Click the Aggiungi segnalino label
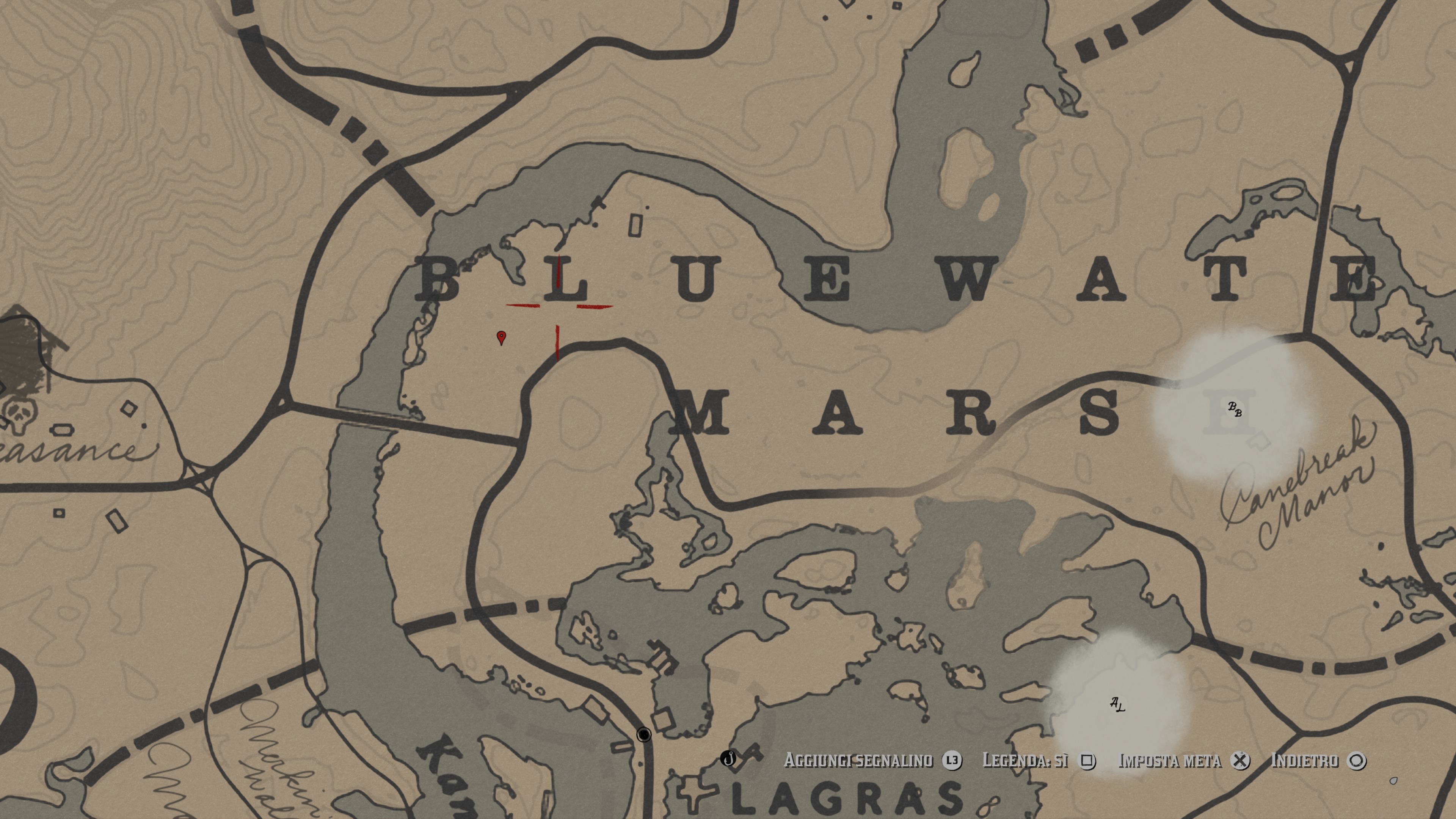 pyautogui.click(x=858, y=761)
